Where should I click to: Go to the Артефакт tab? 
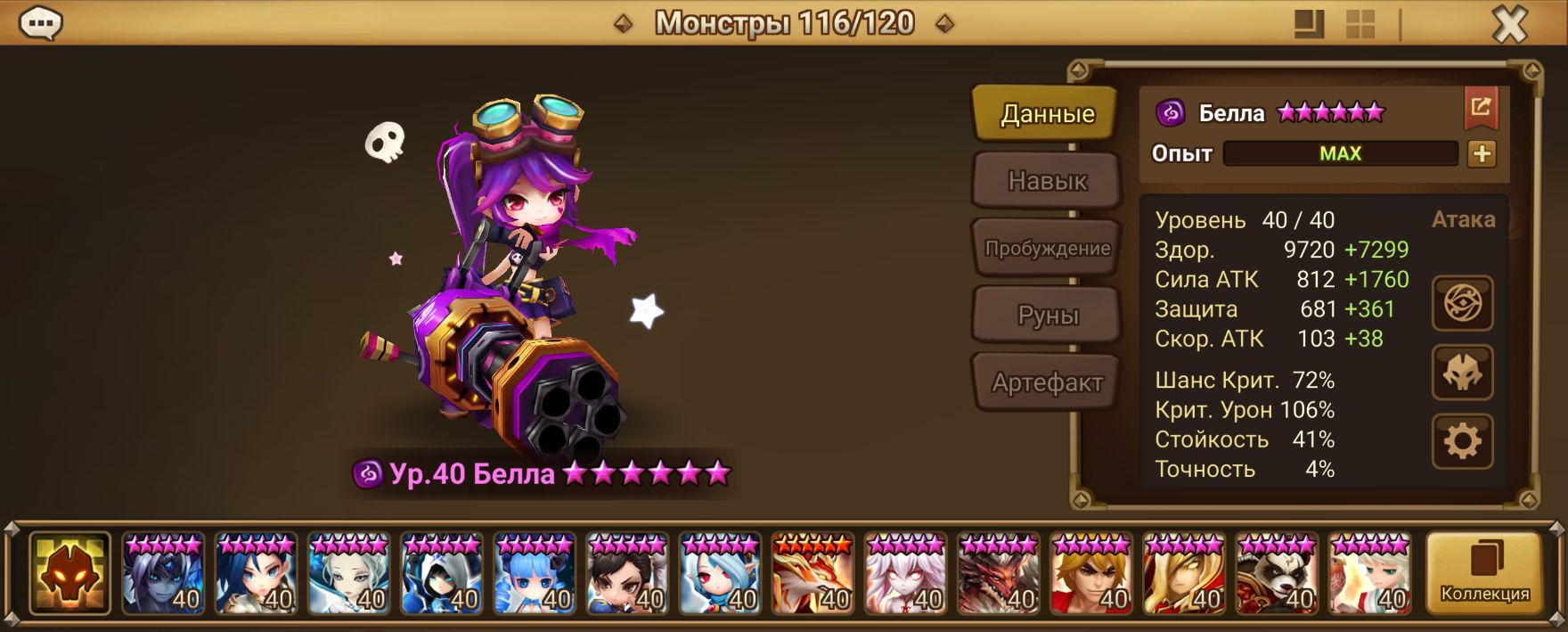1047,382
